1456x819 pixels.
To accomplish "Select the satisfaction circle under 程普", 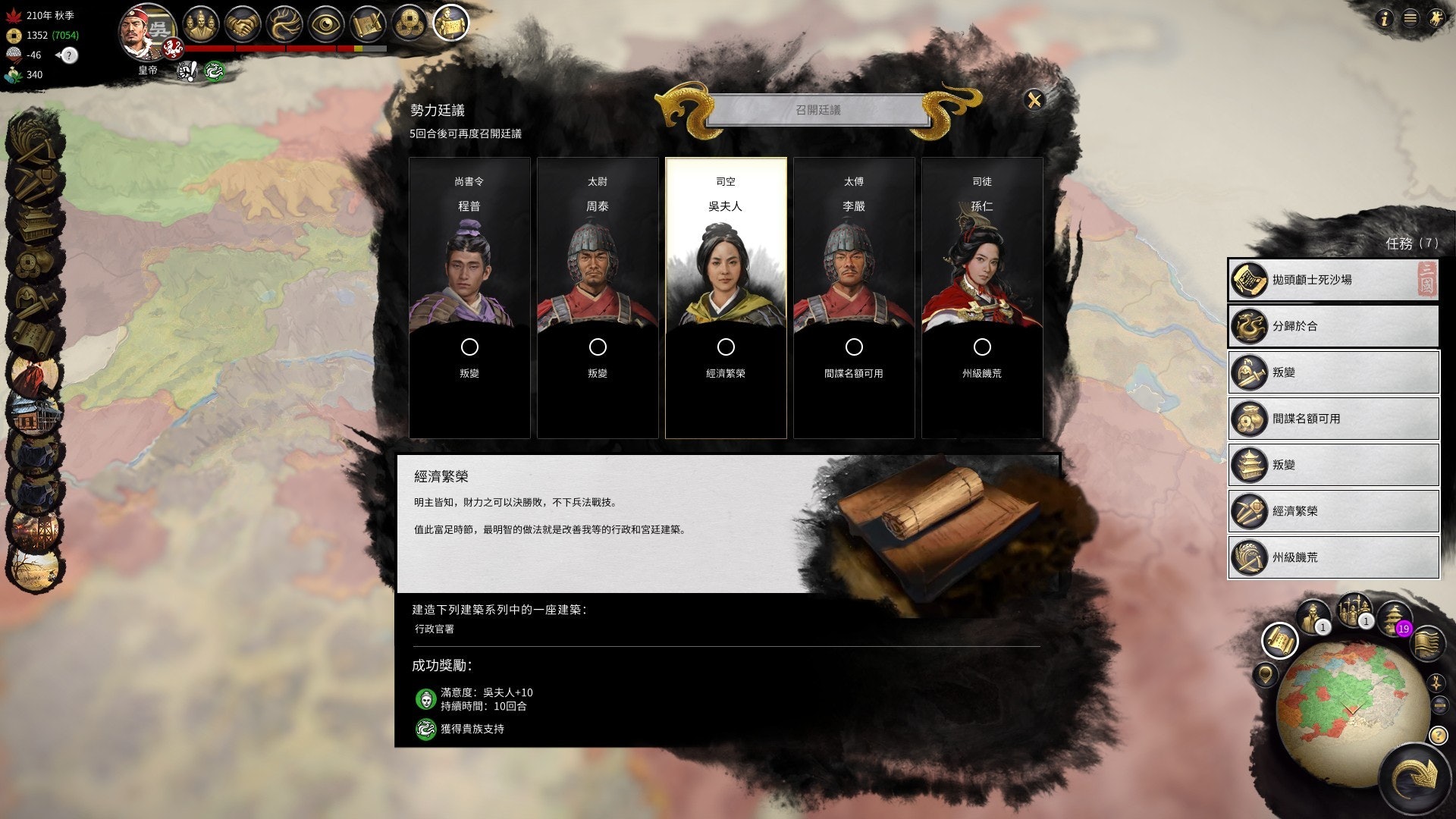I will (470, 347).
